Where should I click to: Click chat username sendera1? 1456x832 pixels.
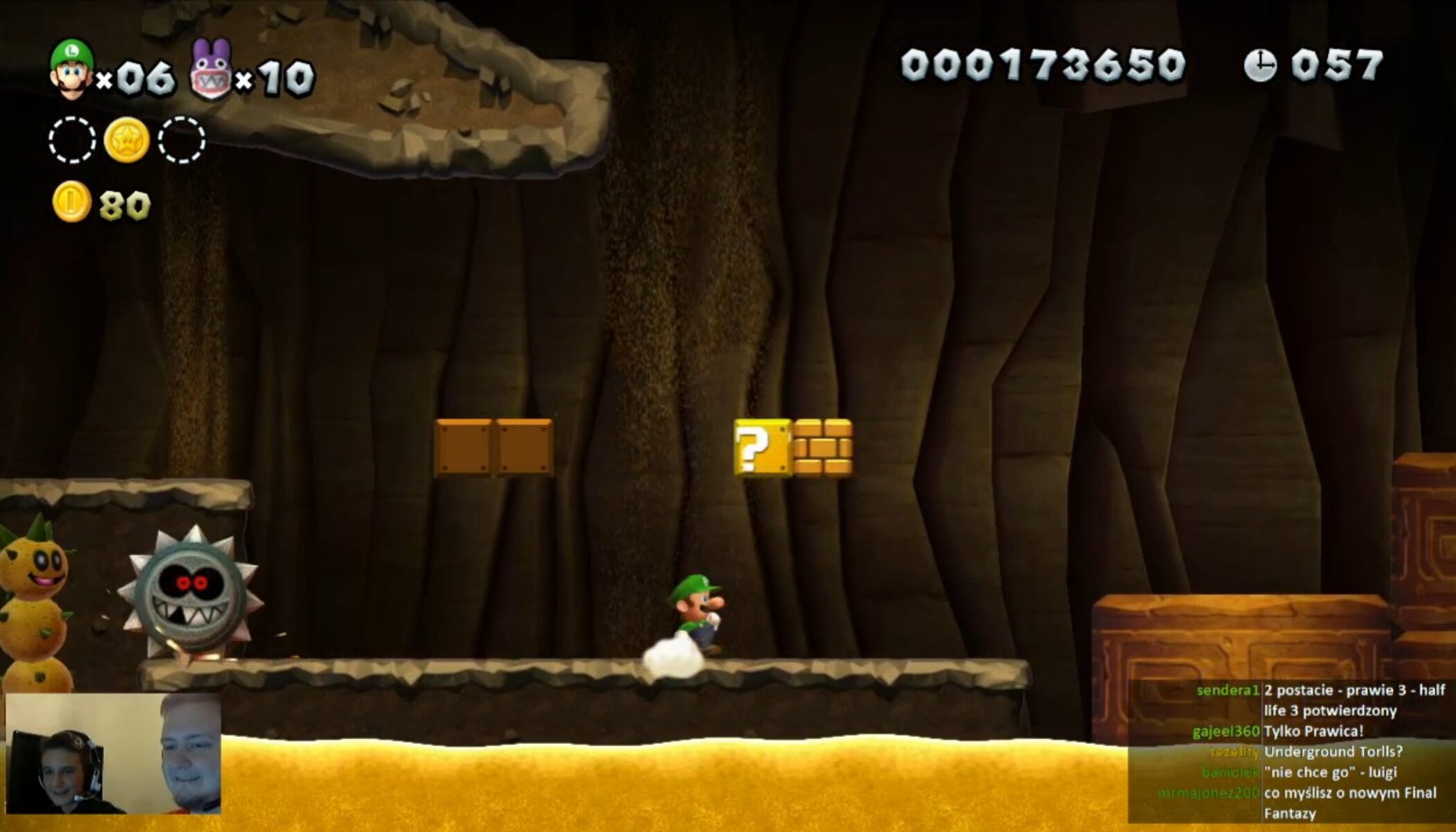click(1227, 691)
